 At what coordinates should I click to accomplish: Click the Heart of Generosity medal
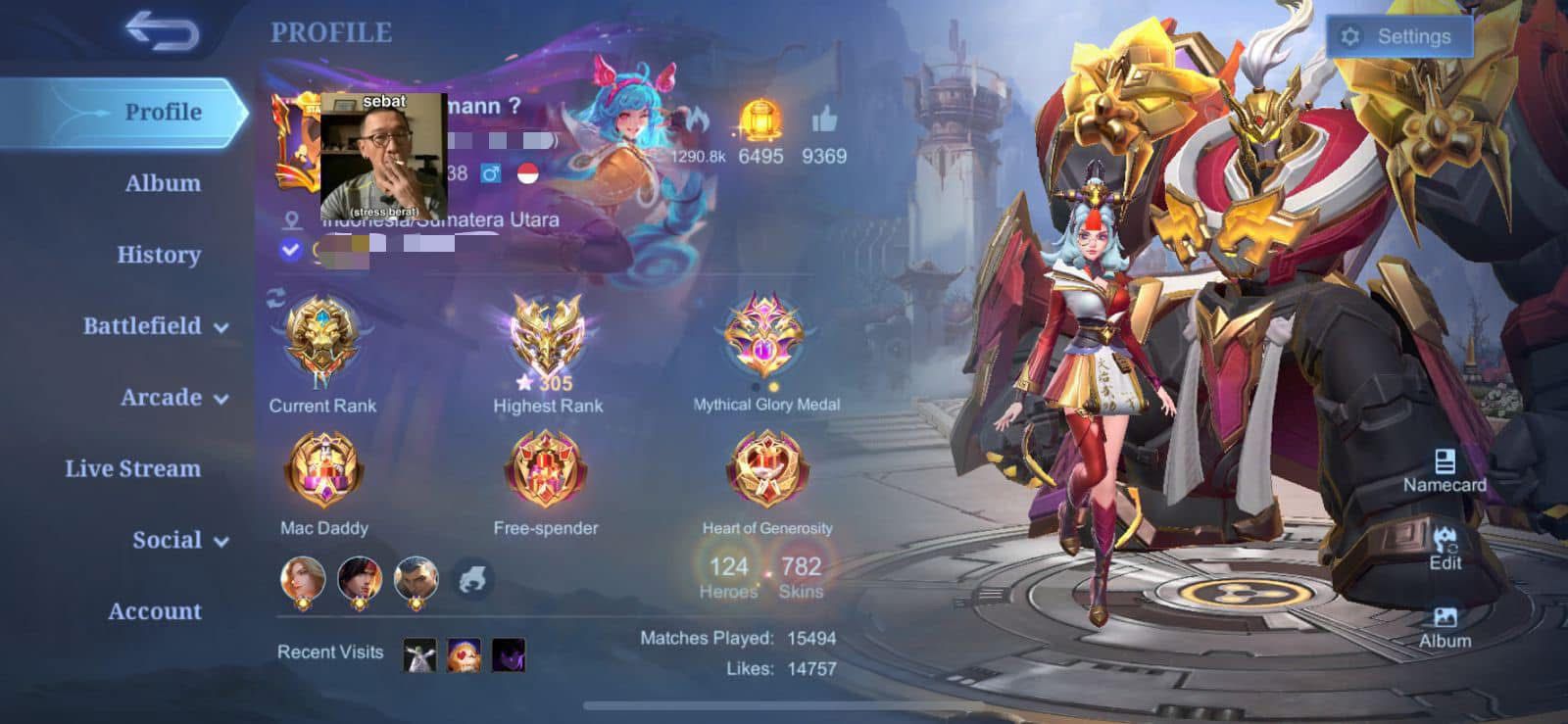pyautogui.click(x=766, y=468)
